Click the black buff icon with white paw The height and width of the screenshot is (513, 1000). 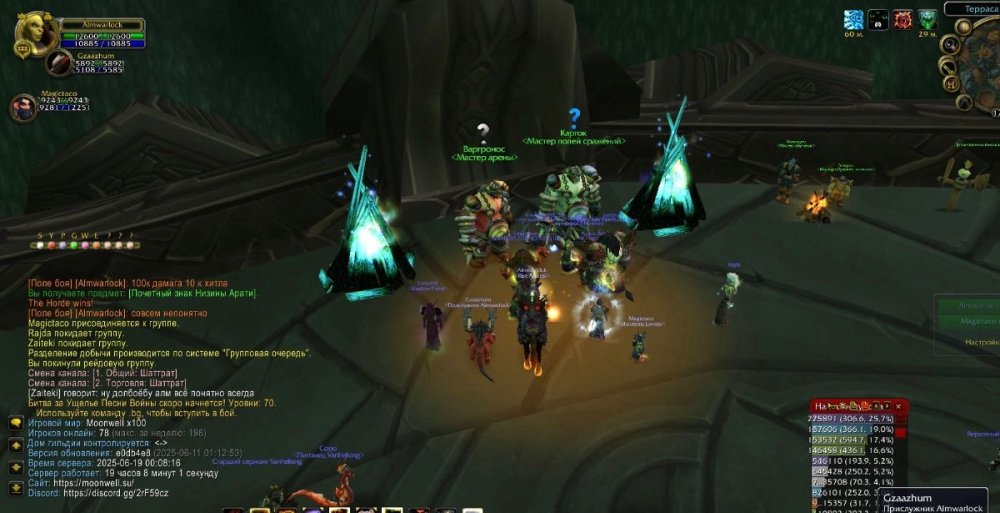[878, 19]
